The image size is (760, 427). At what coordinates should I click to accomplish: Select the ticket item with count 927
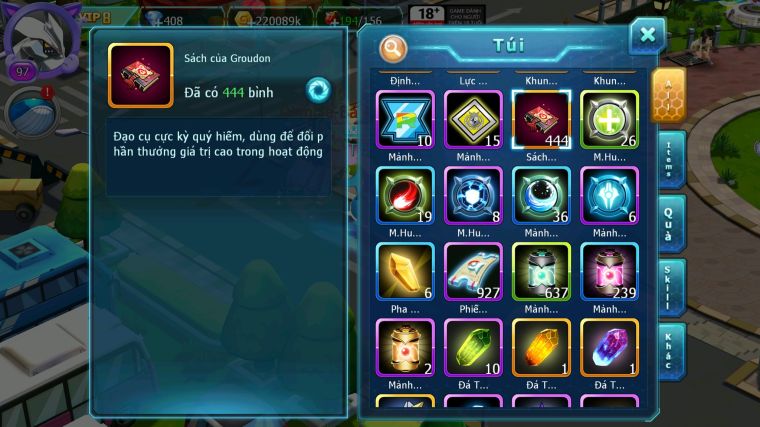[x=473, y=271]
